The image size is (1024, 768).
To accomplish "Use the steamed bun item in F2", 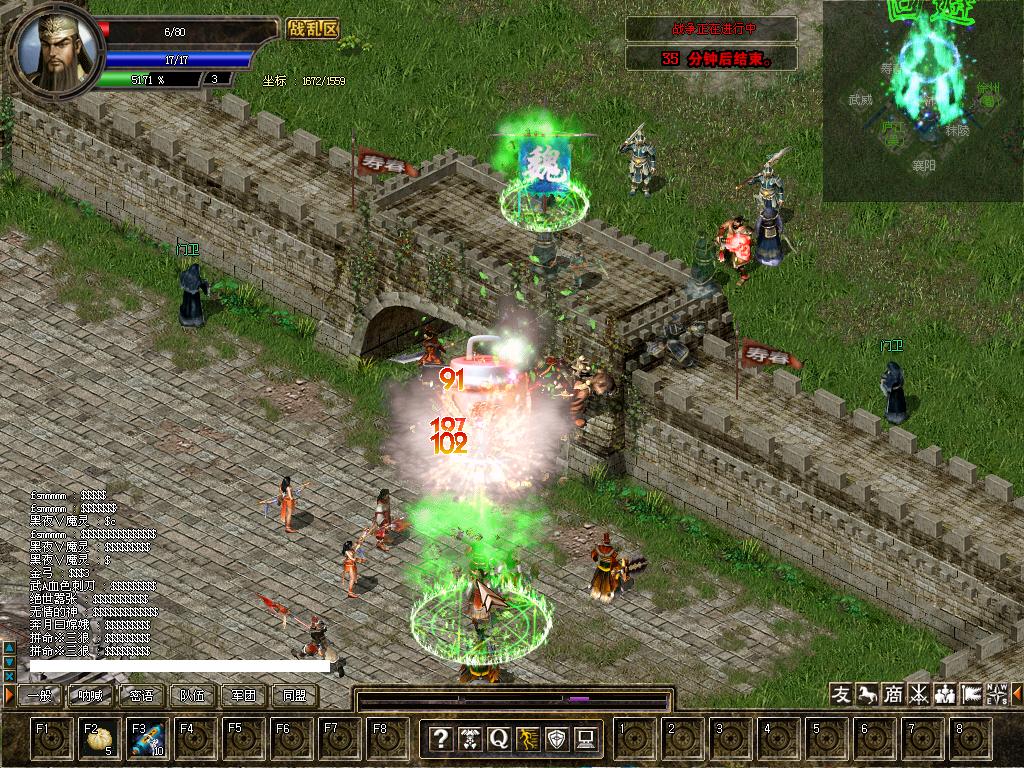I will tap(98, 740).
